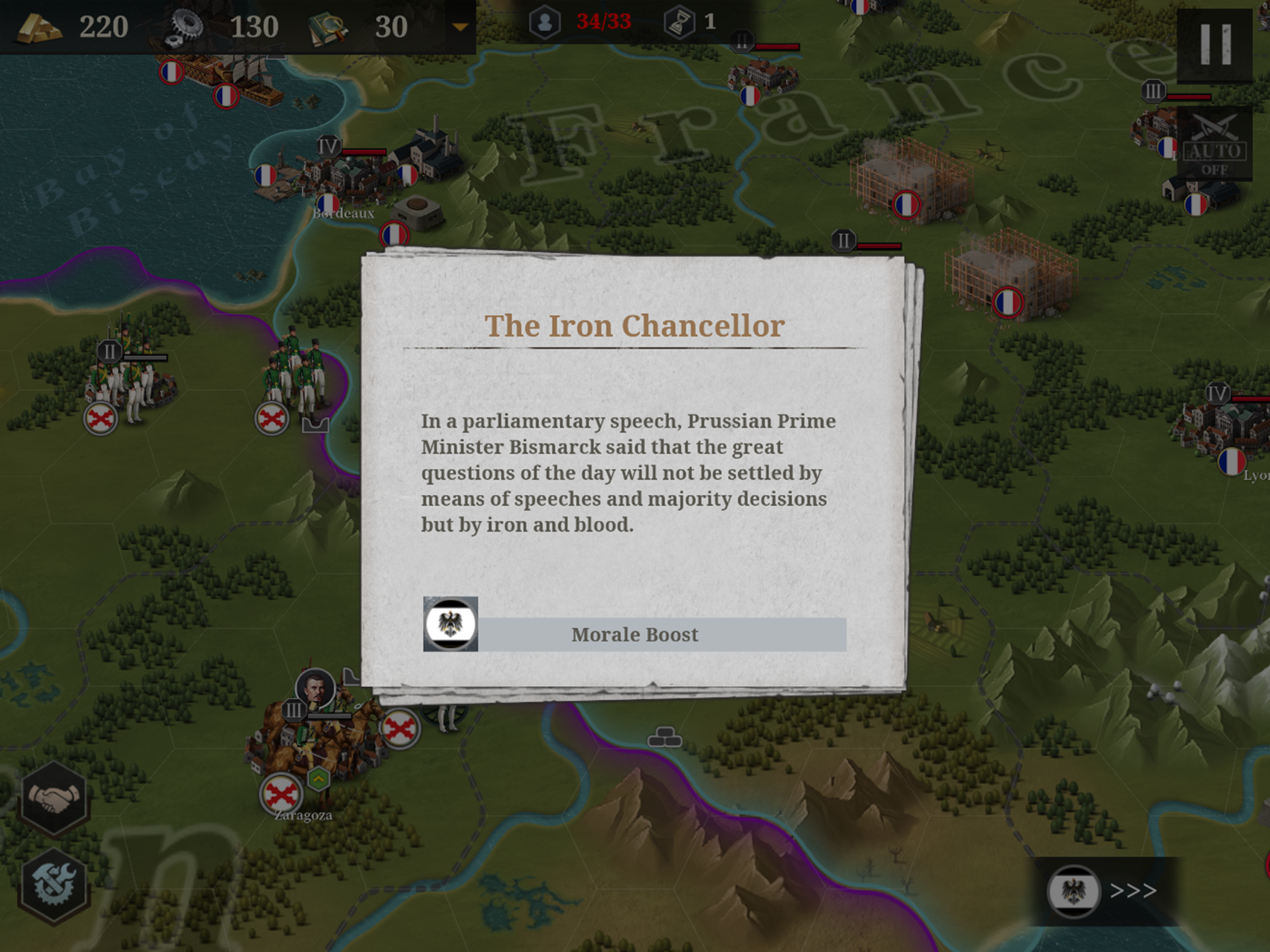Choose the Morale Boost option
The image size is (1270, 952).
[635, 635]
